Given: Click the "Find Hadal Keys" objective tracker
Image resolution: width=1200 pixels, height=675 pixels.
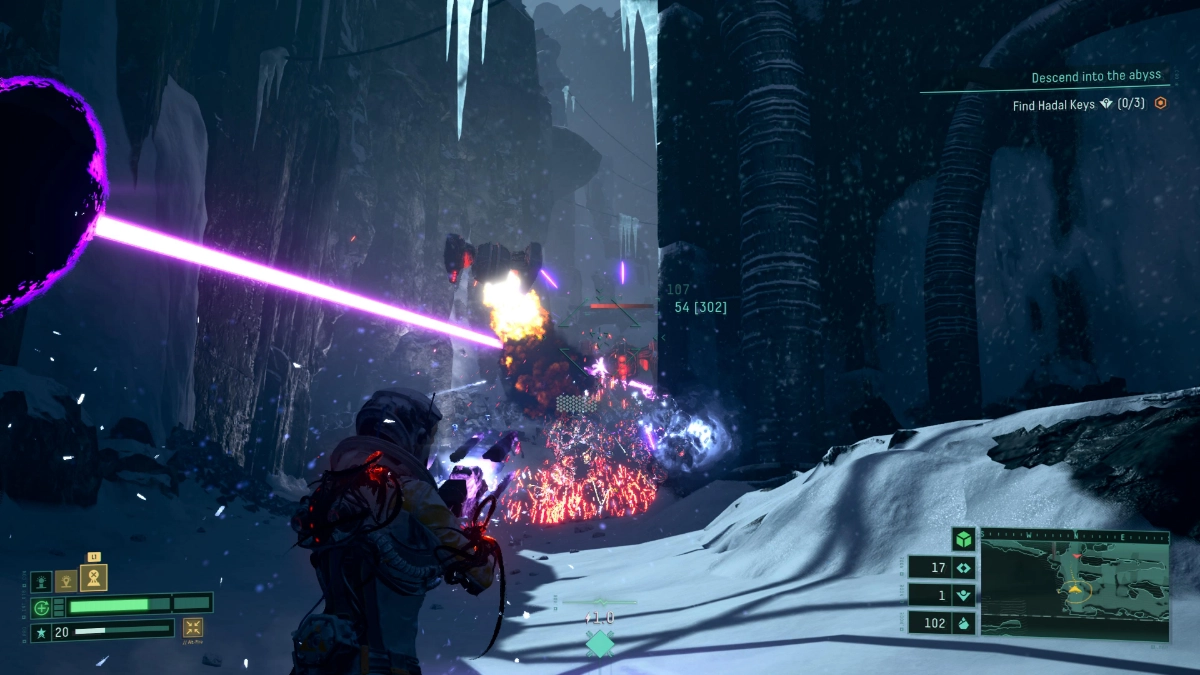Looking at the screenshot, I should 1080,102.
